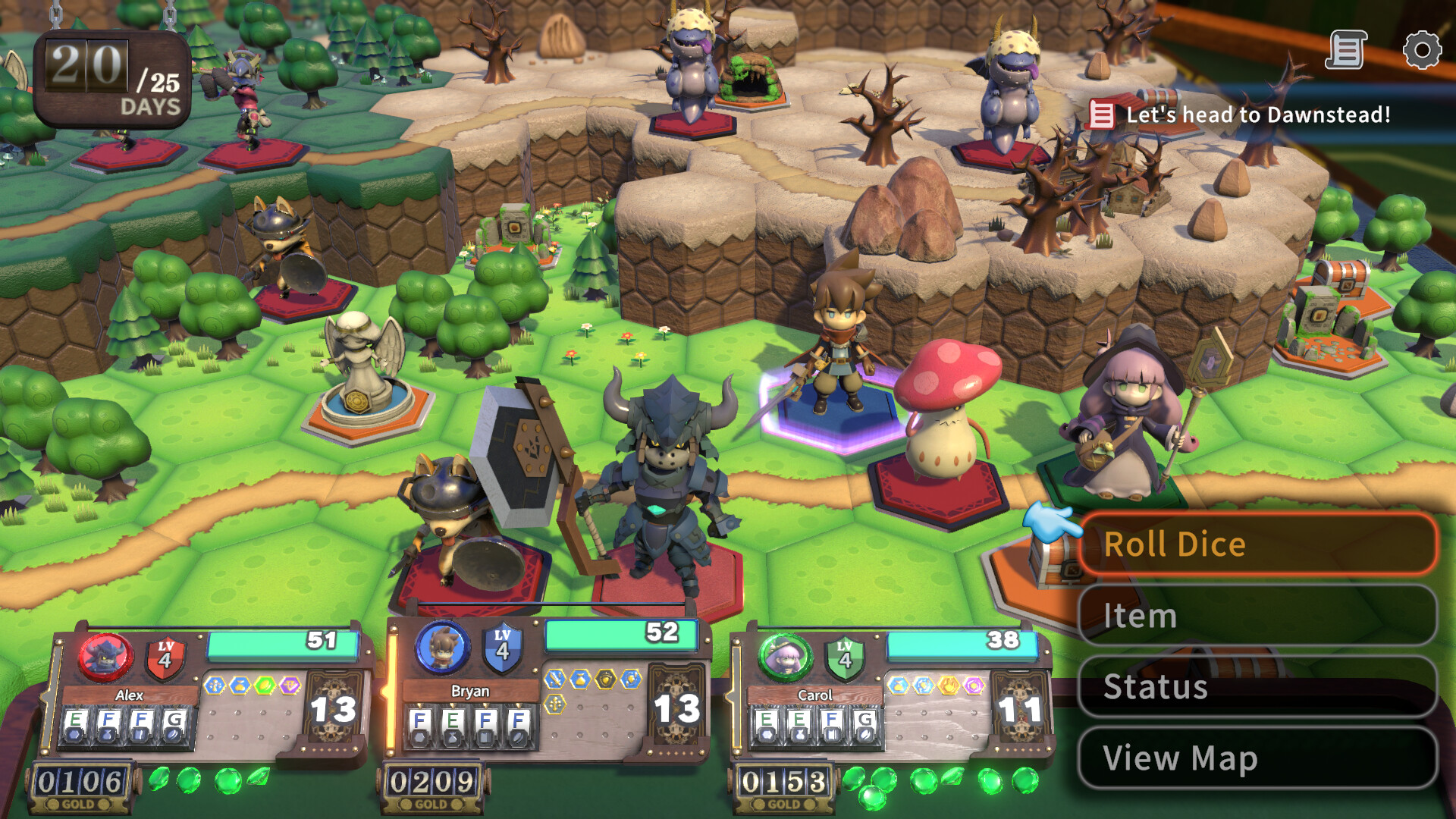The width and height of the screenshot is (1456, 819).
Task: Open the settings gear
Action: tap(1421, 51)
